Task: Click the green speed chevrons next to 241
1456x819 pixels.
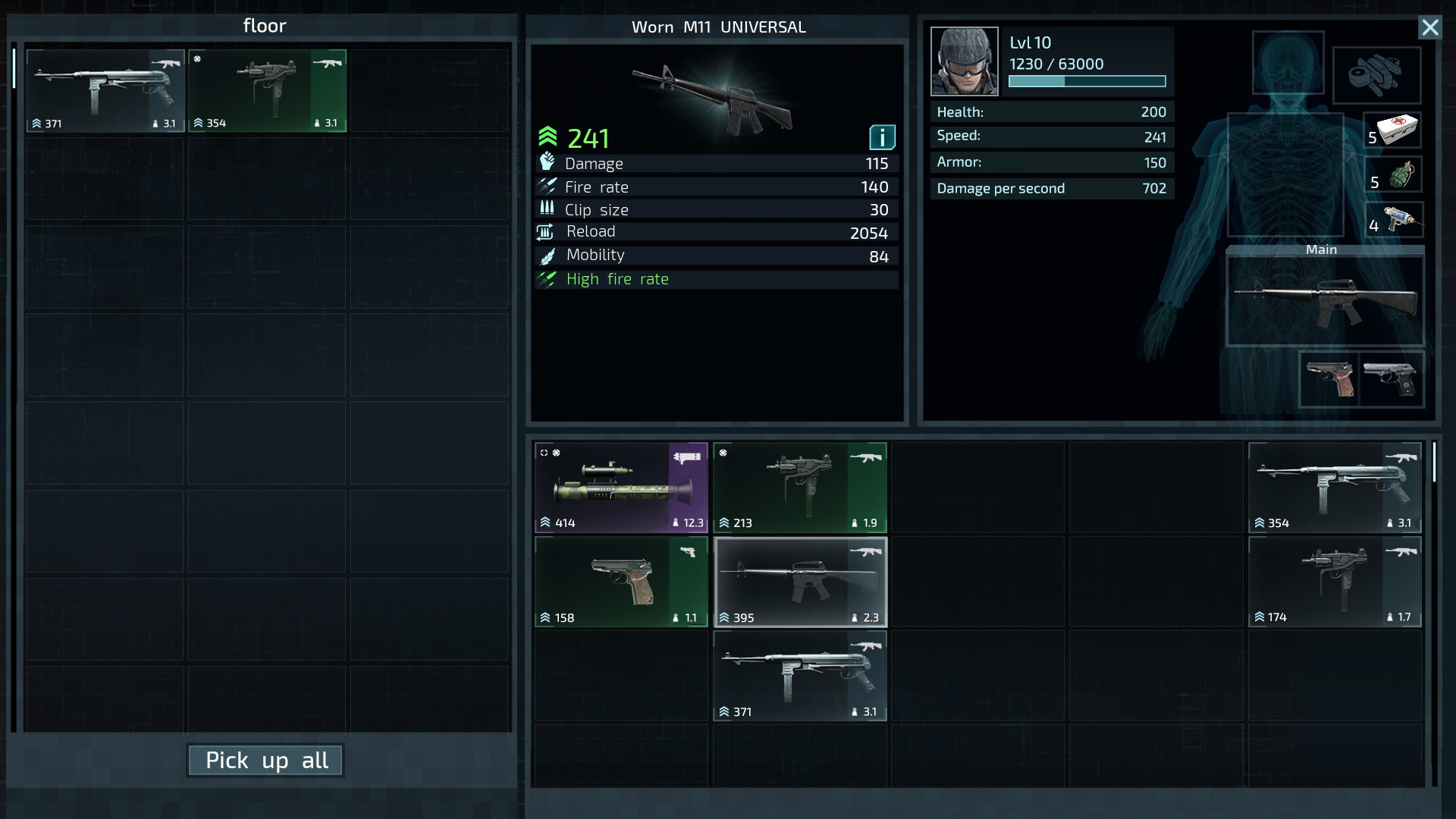Action: [x=546, y=136]
